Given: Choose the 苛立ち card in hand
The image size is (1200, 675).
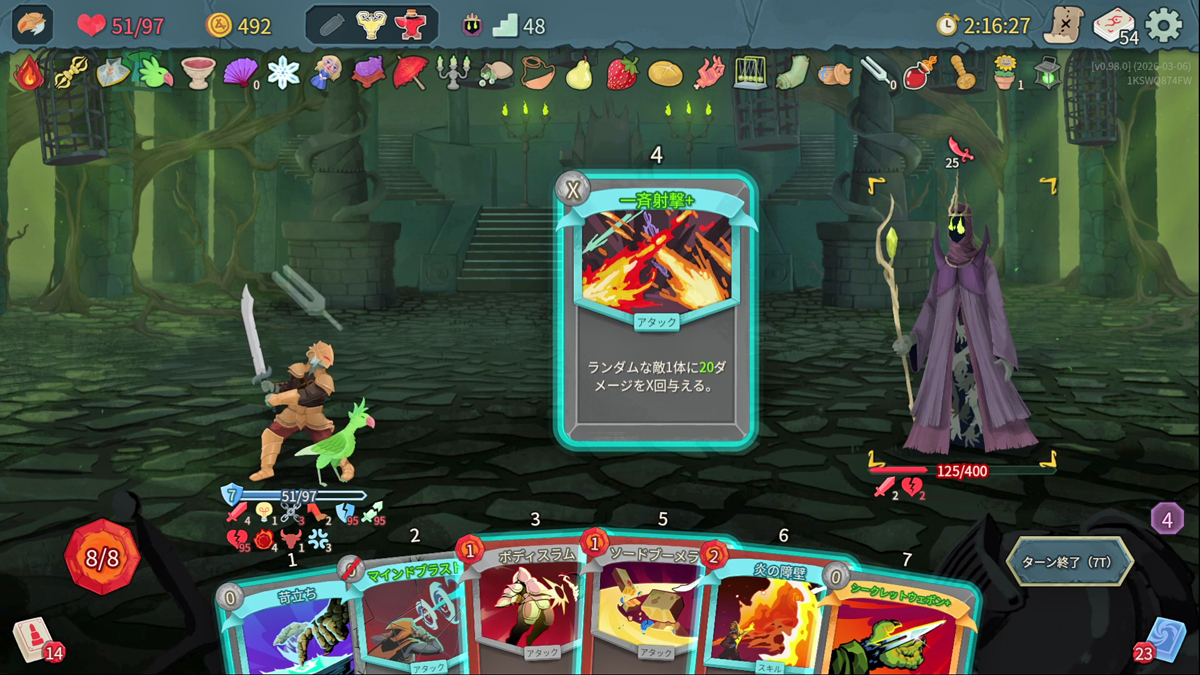Looking at the screenshot, I should 285,630.
